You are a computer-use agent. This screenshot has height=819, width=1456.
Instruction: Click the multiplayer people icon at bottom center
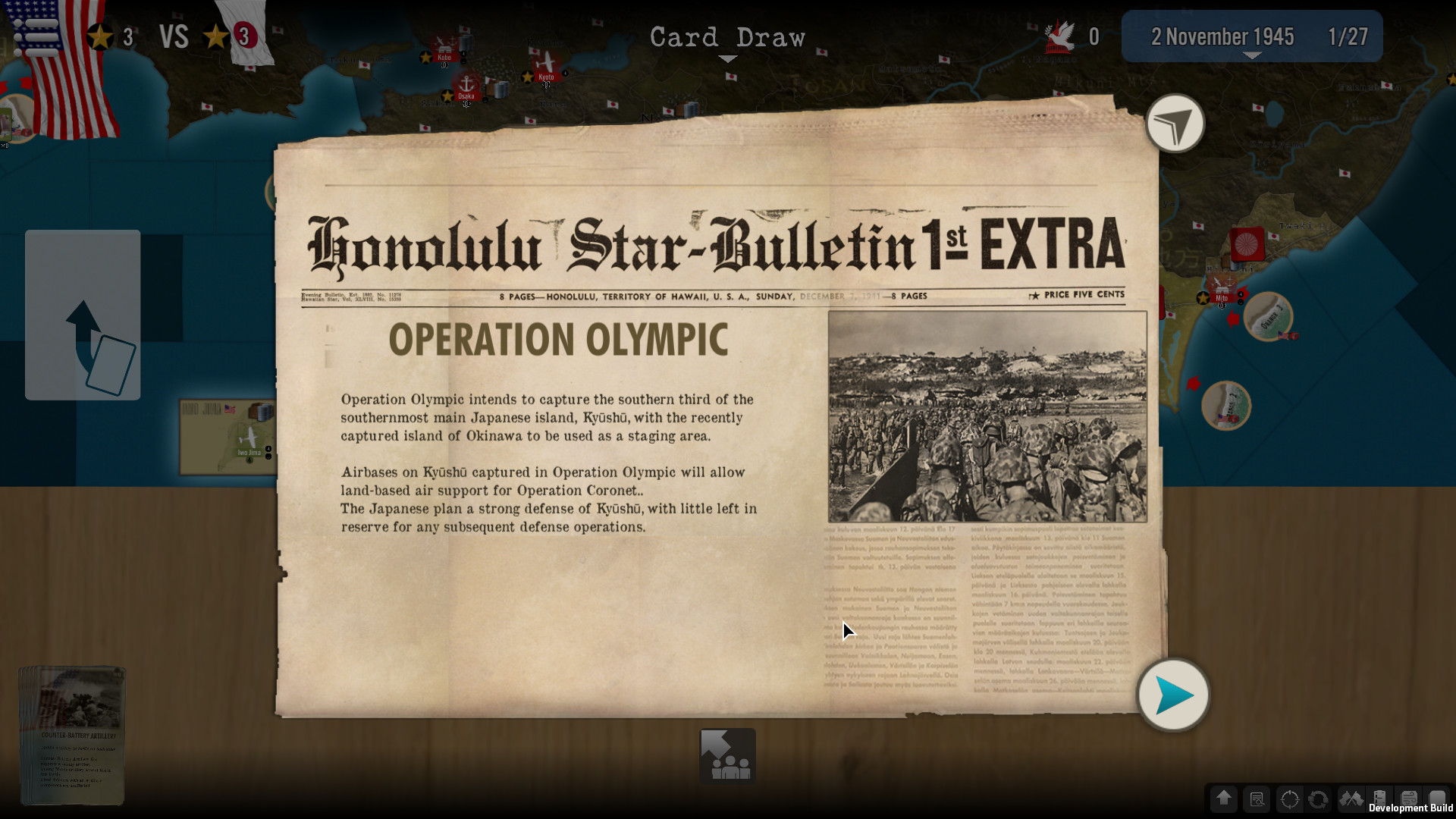tap(726, 755)
